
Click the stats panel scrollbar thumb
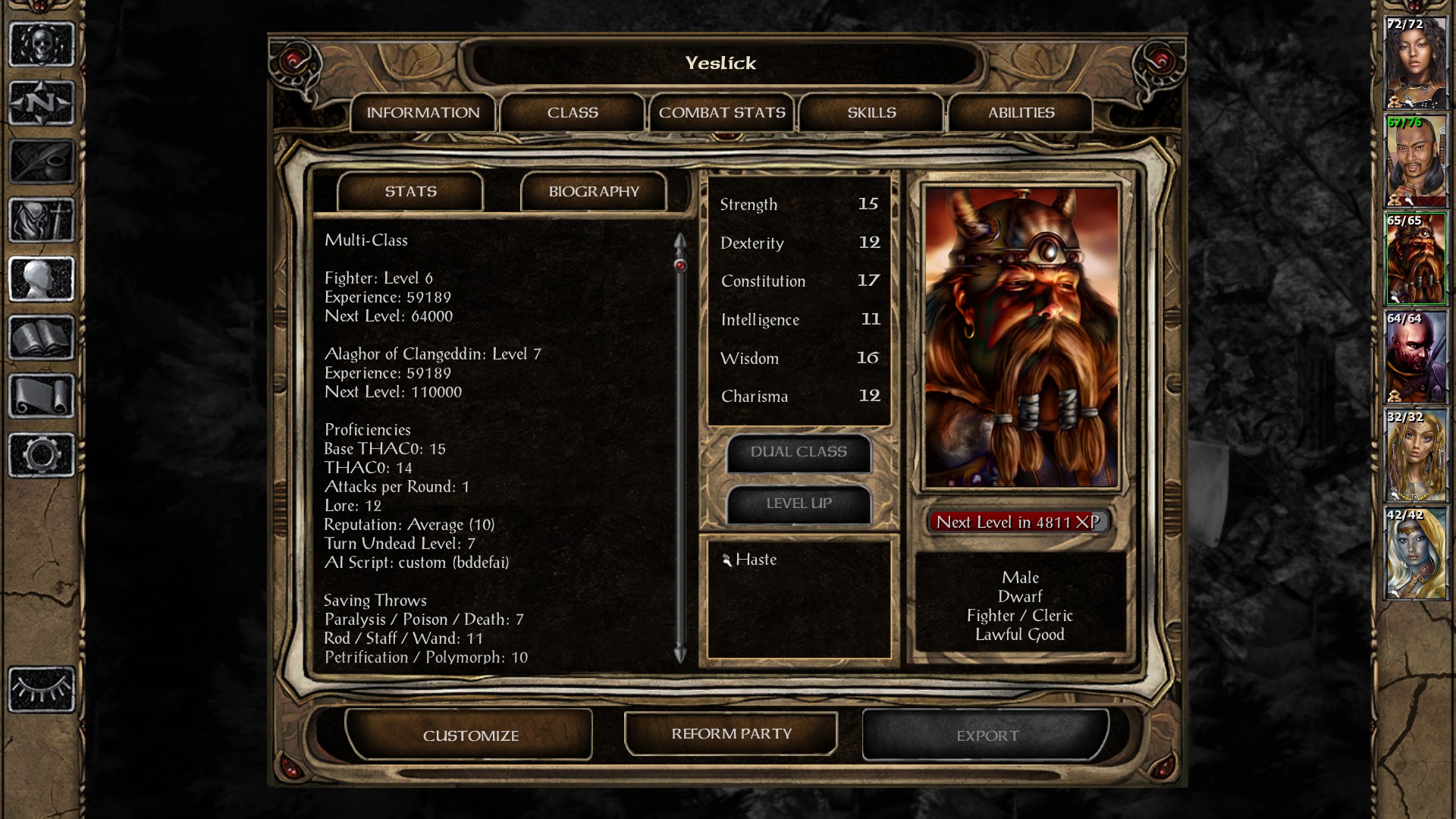679,265
